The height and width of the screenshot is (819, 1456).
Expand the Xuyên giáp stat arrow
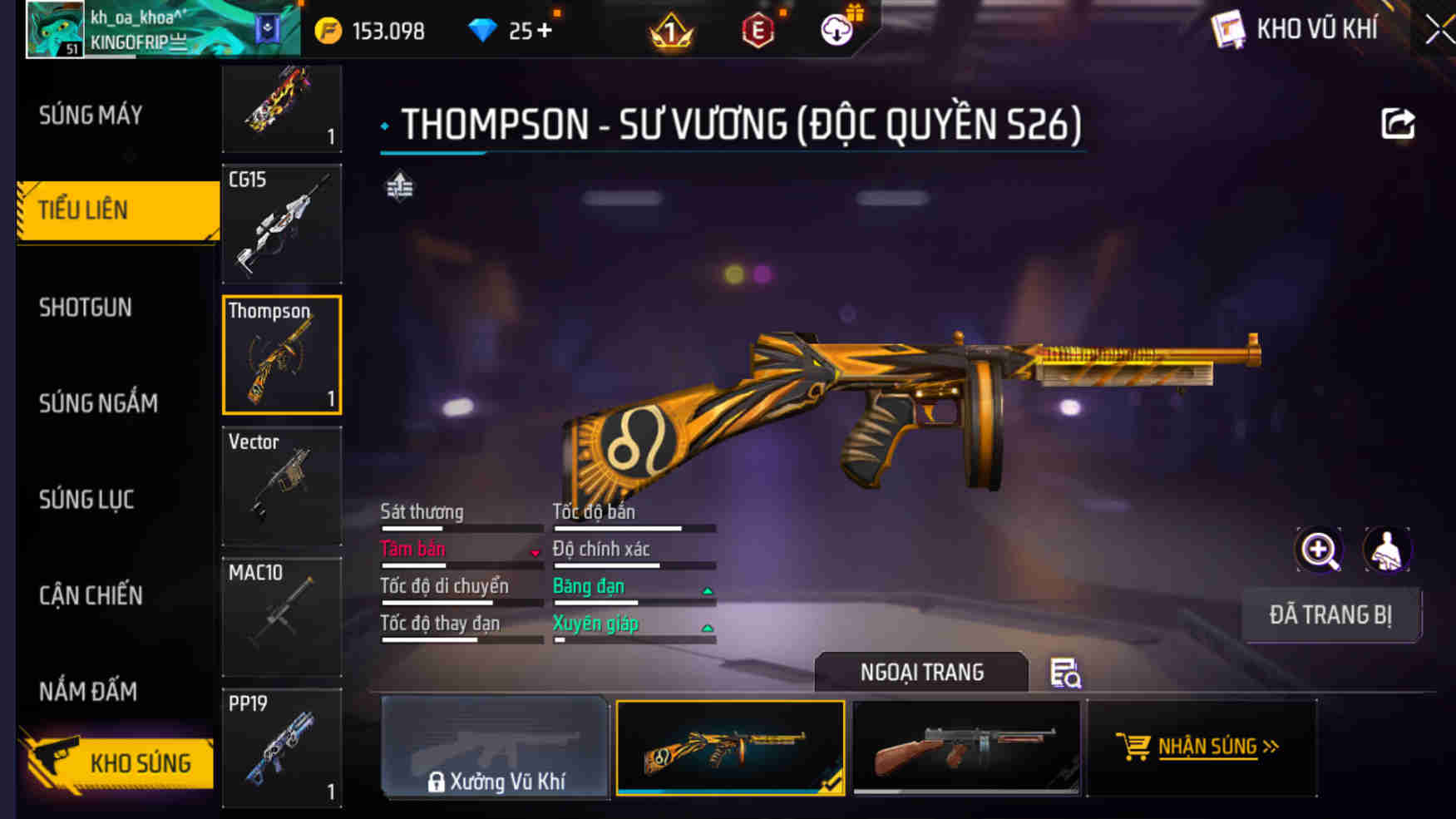(707, 629)
